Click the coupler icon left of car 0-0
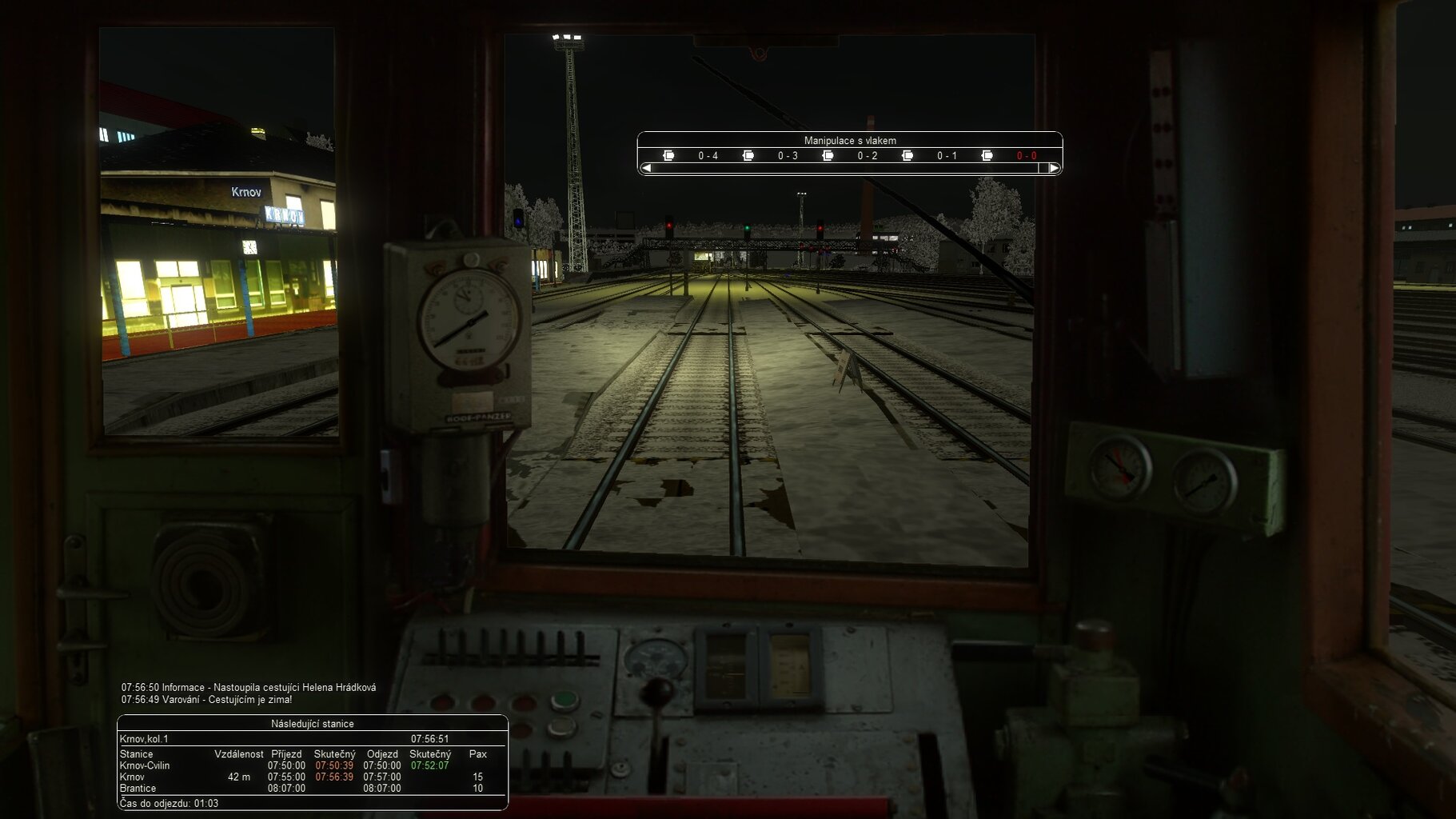This screenshot has width=1456, height=819. [987, 155]
